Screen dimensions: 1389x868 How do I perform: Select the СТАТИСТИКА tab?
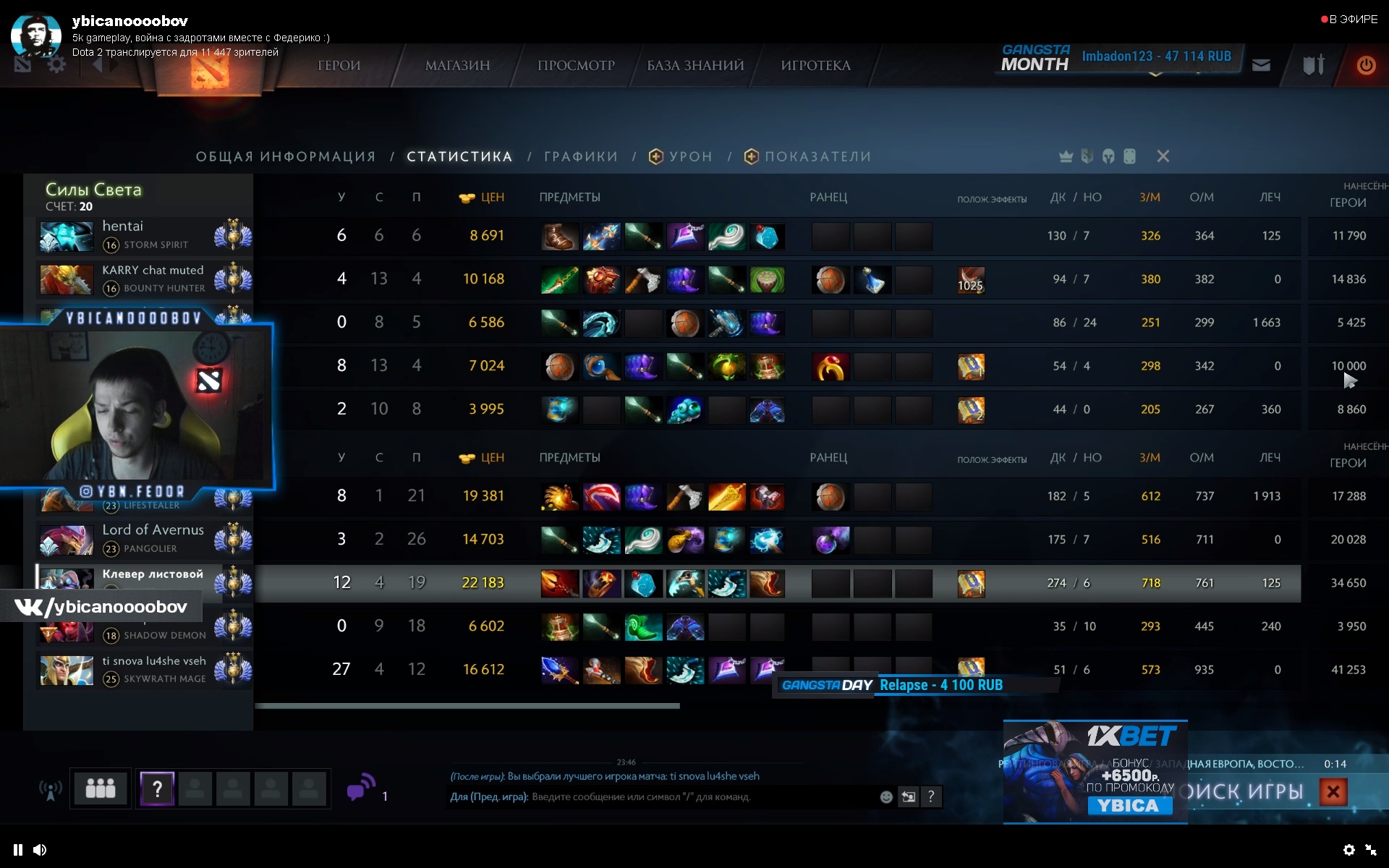pyautogui.click(x=459, y=157)
